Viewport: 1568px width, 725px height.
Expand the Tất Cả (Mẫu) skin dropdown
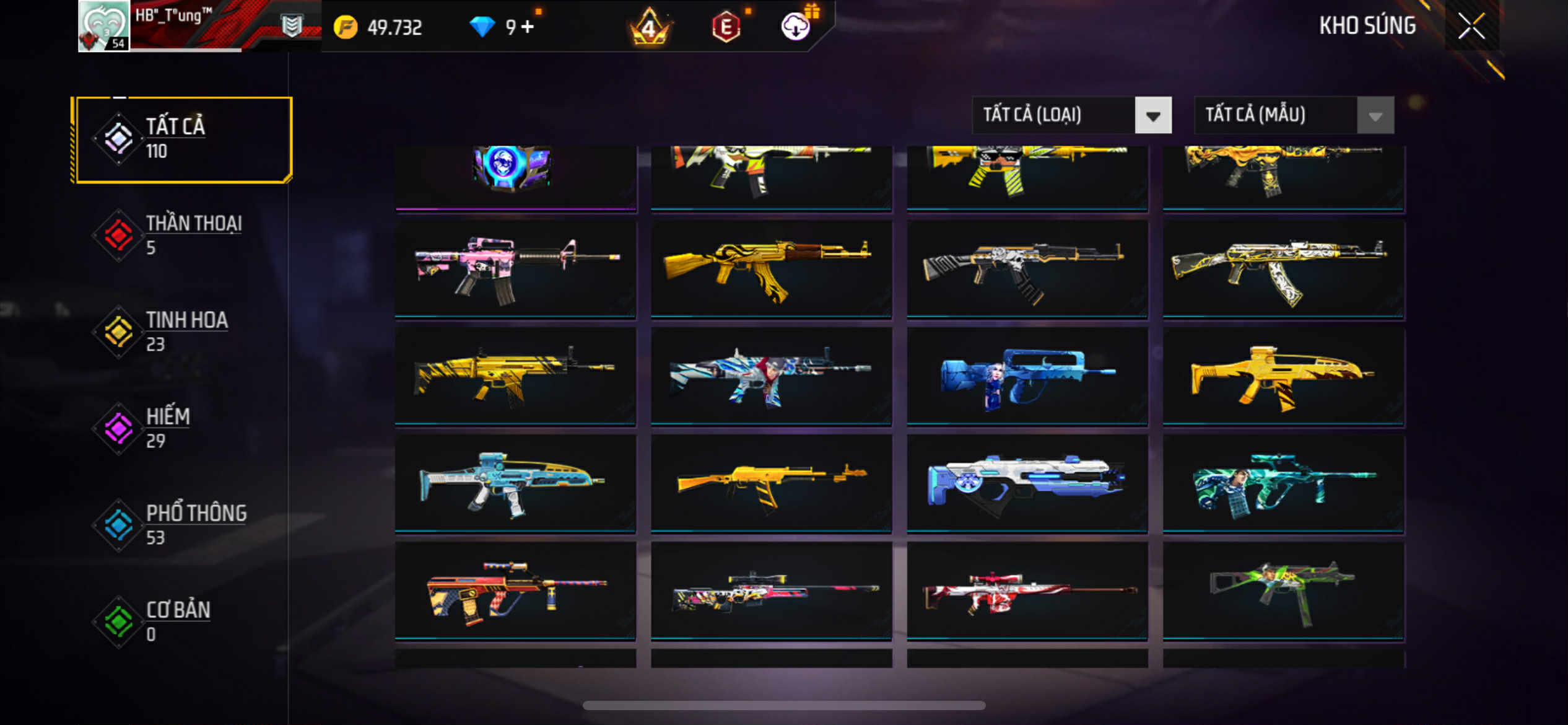pyautogui.click(x=1294, y=115)
